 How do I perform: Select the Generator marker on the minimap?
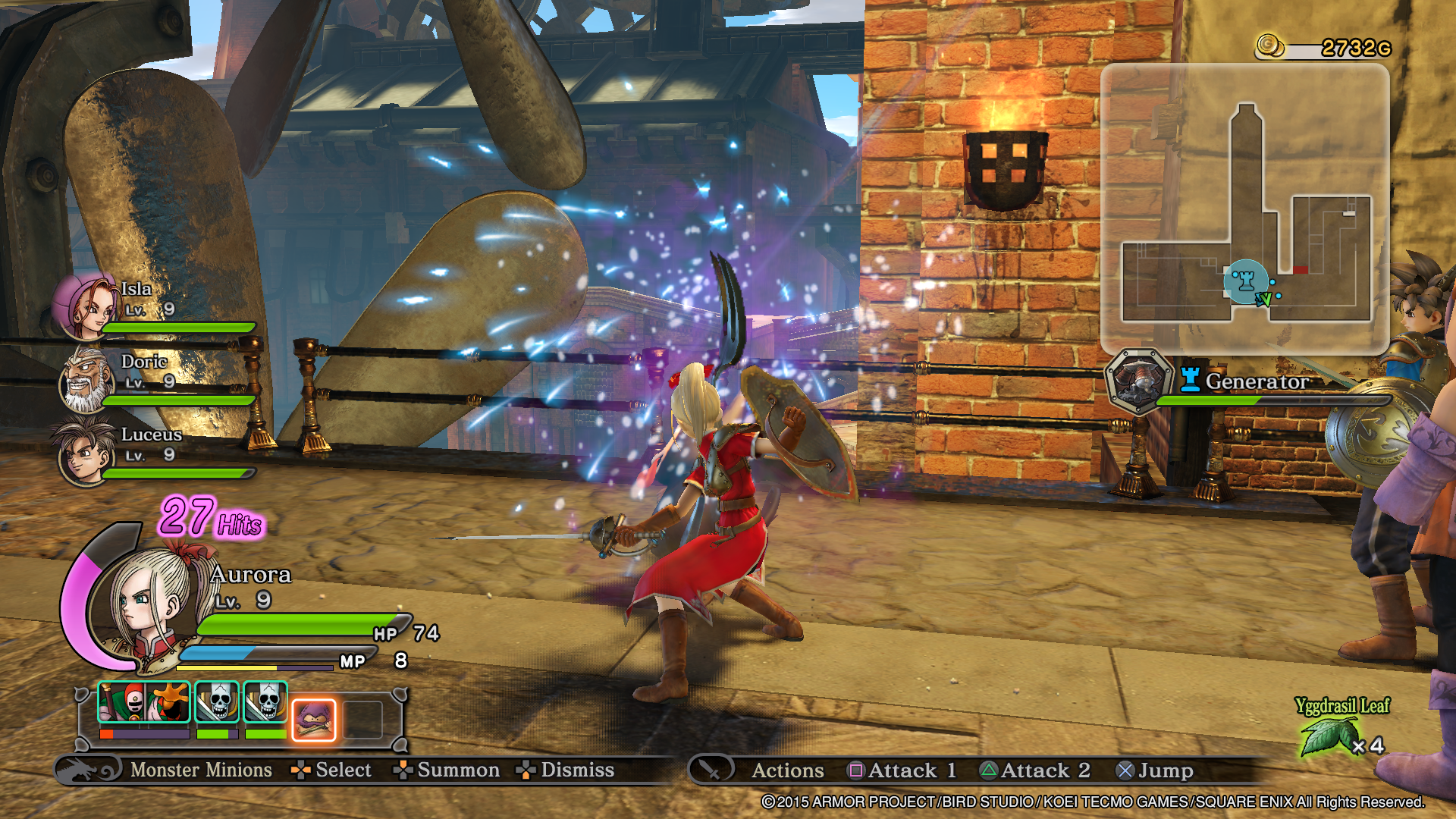click(1244, 282)
